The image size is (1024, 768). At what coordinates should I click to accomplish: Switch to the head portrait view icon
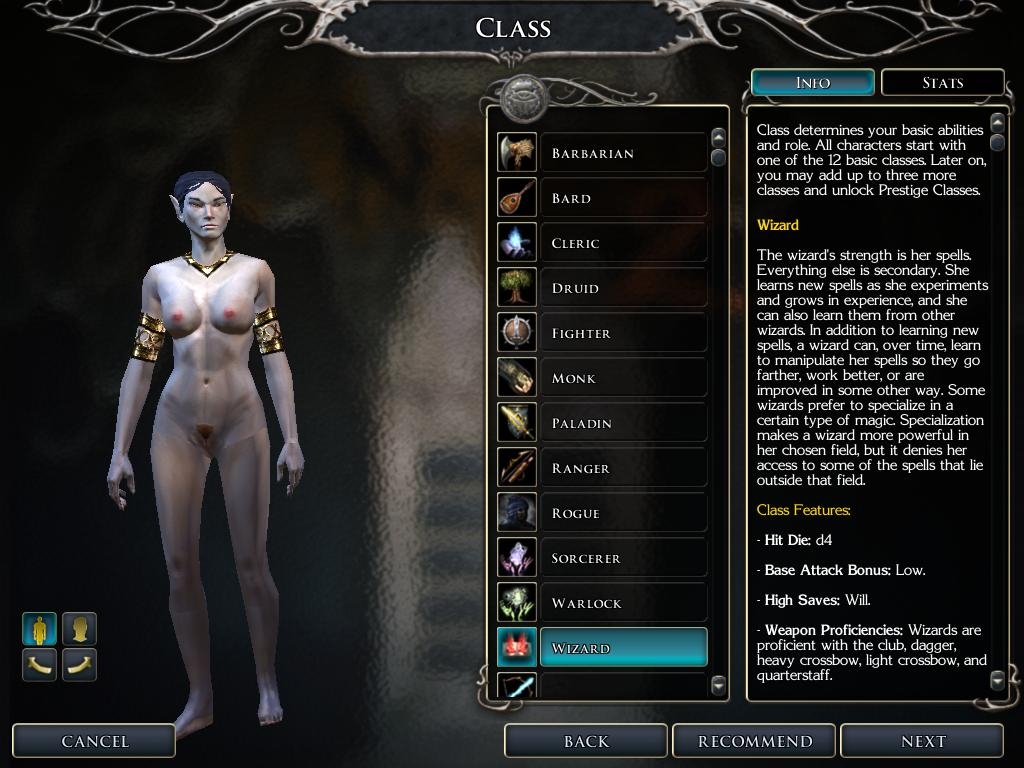(80, 629)
